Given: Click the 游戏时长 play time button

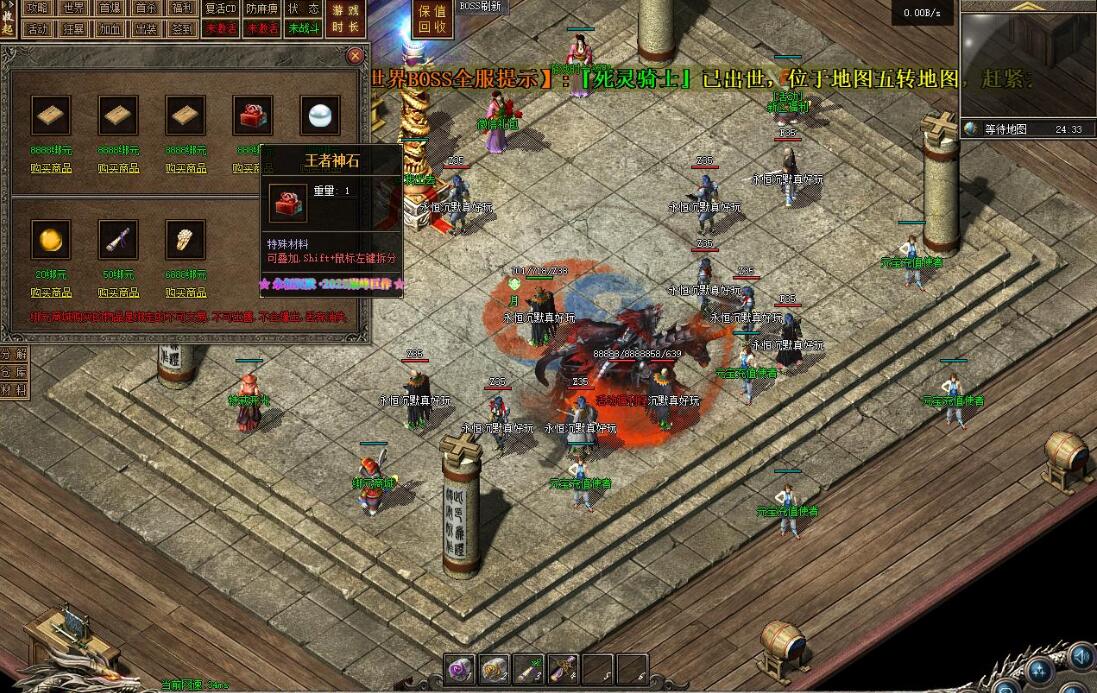Looking at the screenshot, I should click(x=345, y=18).
